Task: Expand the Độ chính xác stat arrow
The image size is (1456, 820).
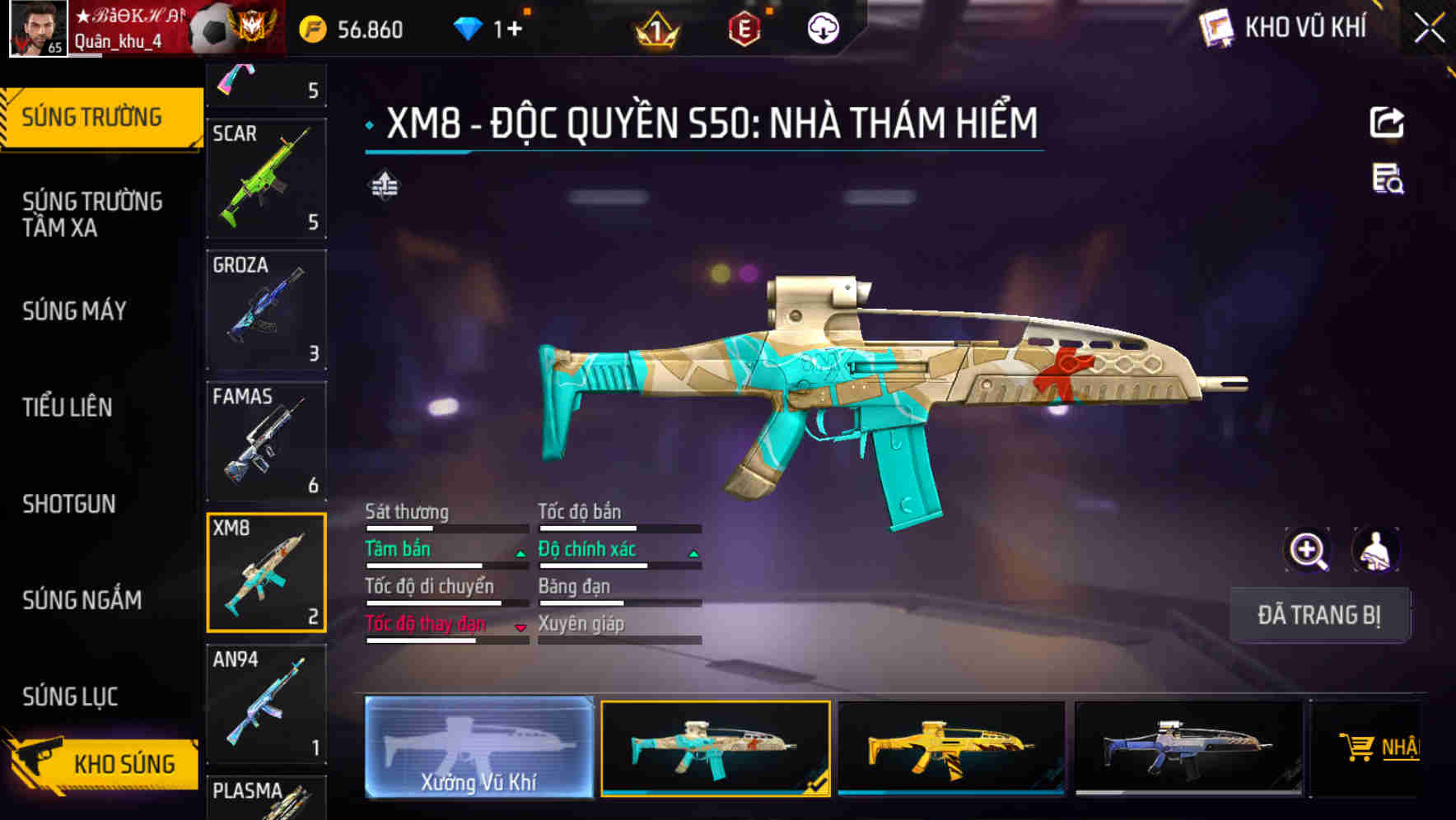Action: pos(692,553)
